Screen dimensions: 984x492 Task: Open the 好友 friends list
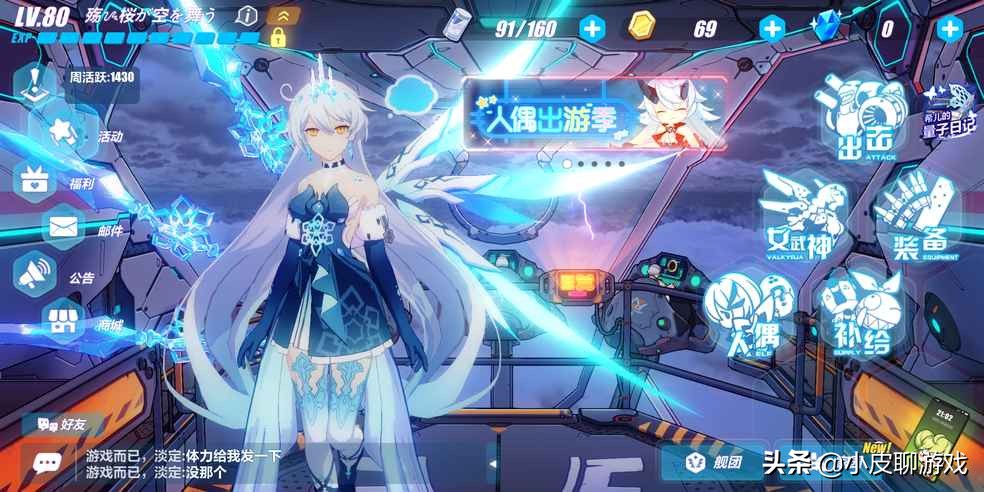point(62,424)
